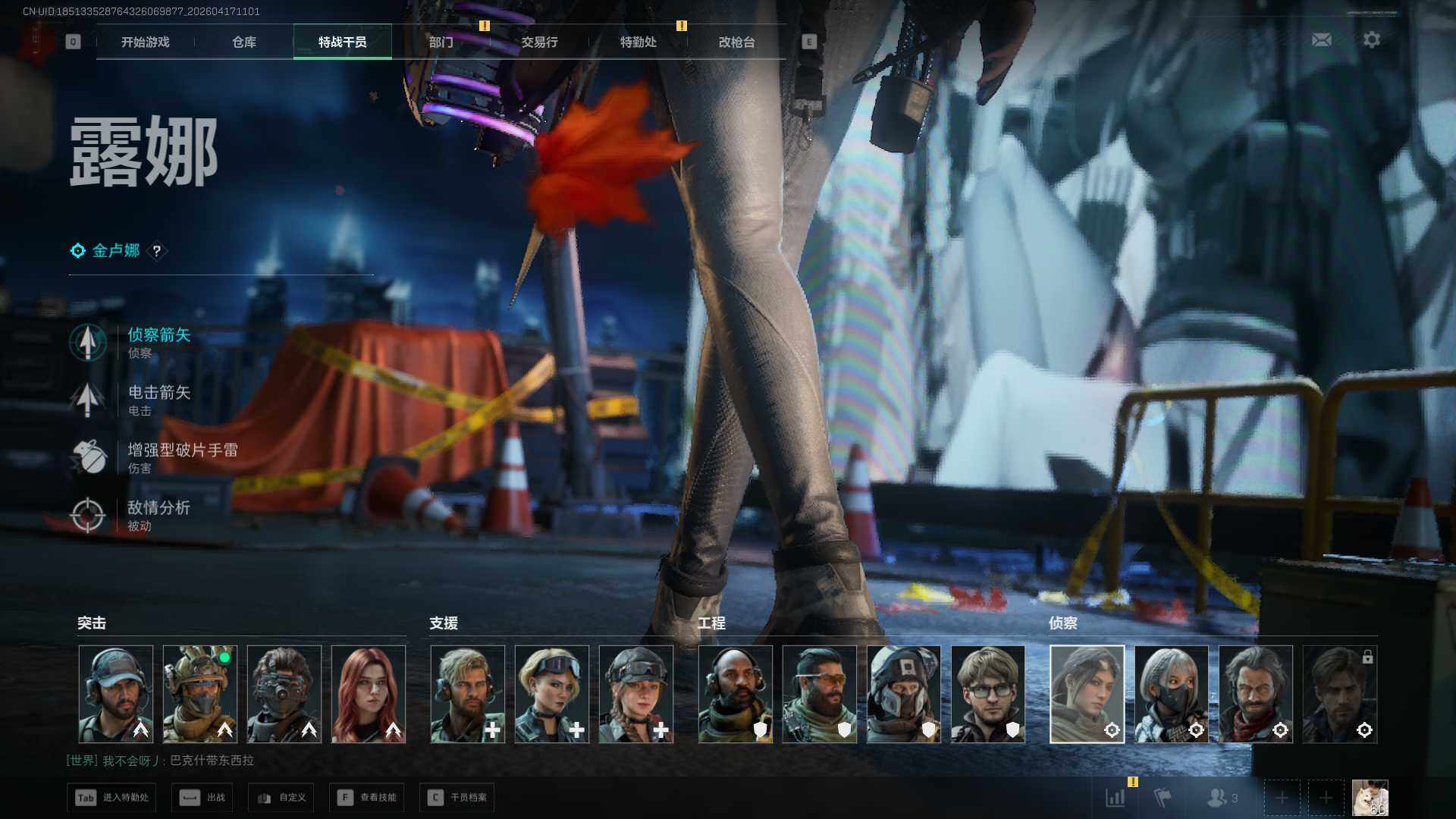Open the mail envelope icon

click(x=1321, y=39)
